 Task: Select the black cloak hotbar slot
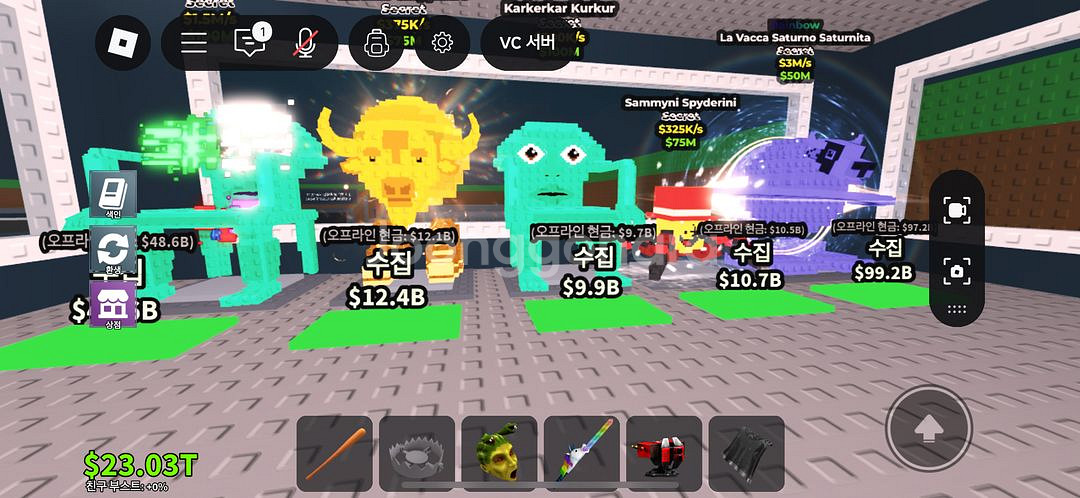pos(746,454)
